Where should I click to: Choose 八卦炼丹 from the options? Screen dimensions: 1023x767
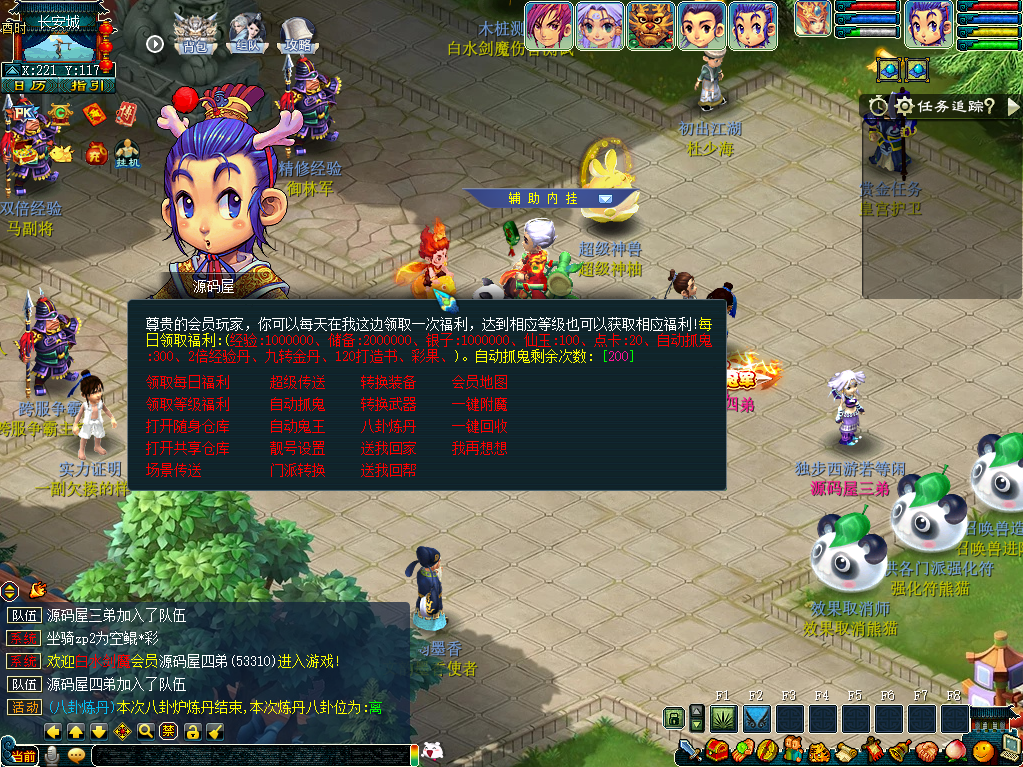pos(388,427)
